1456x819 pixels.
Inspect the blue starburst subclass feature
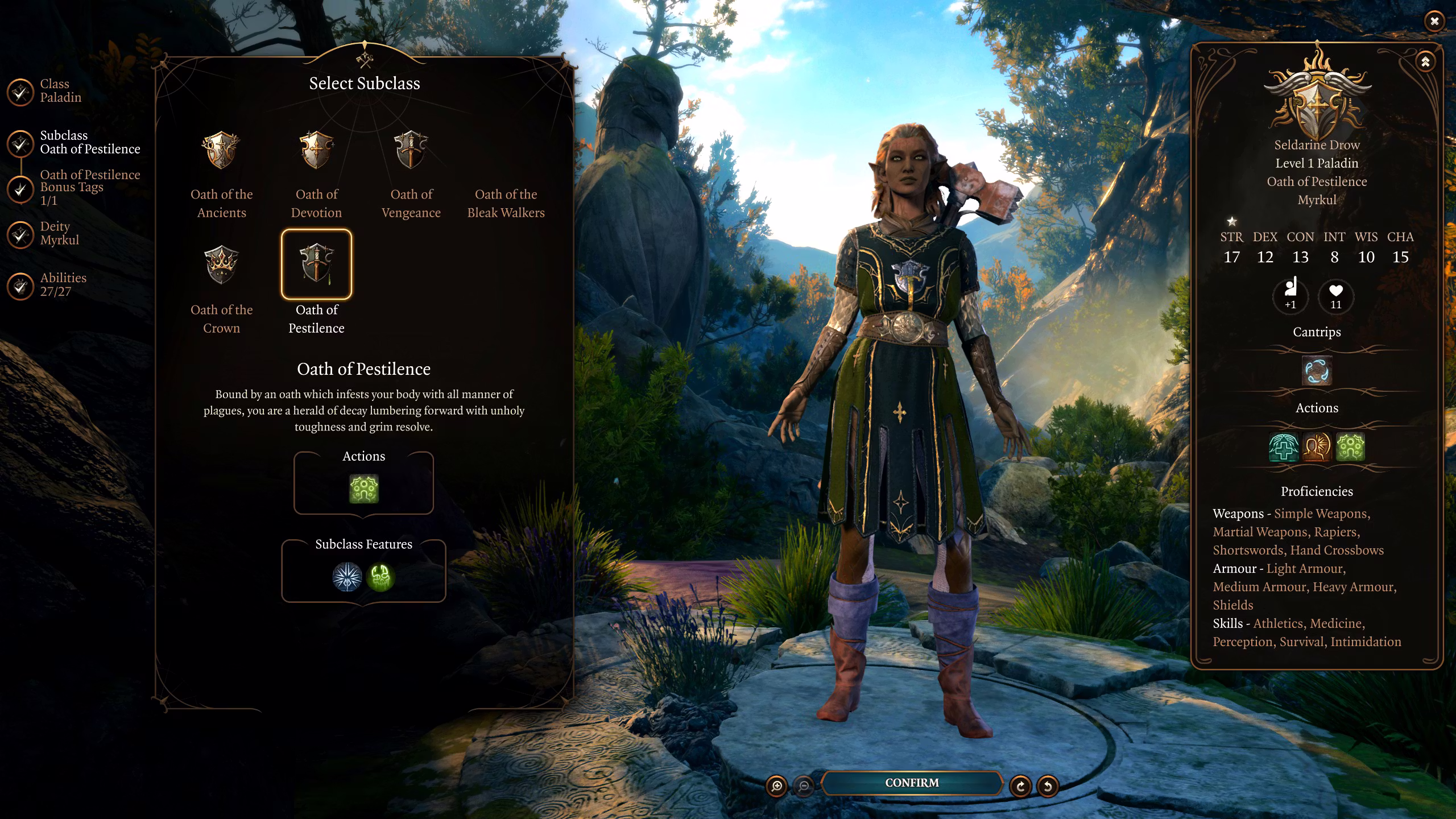click(347, 577)
